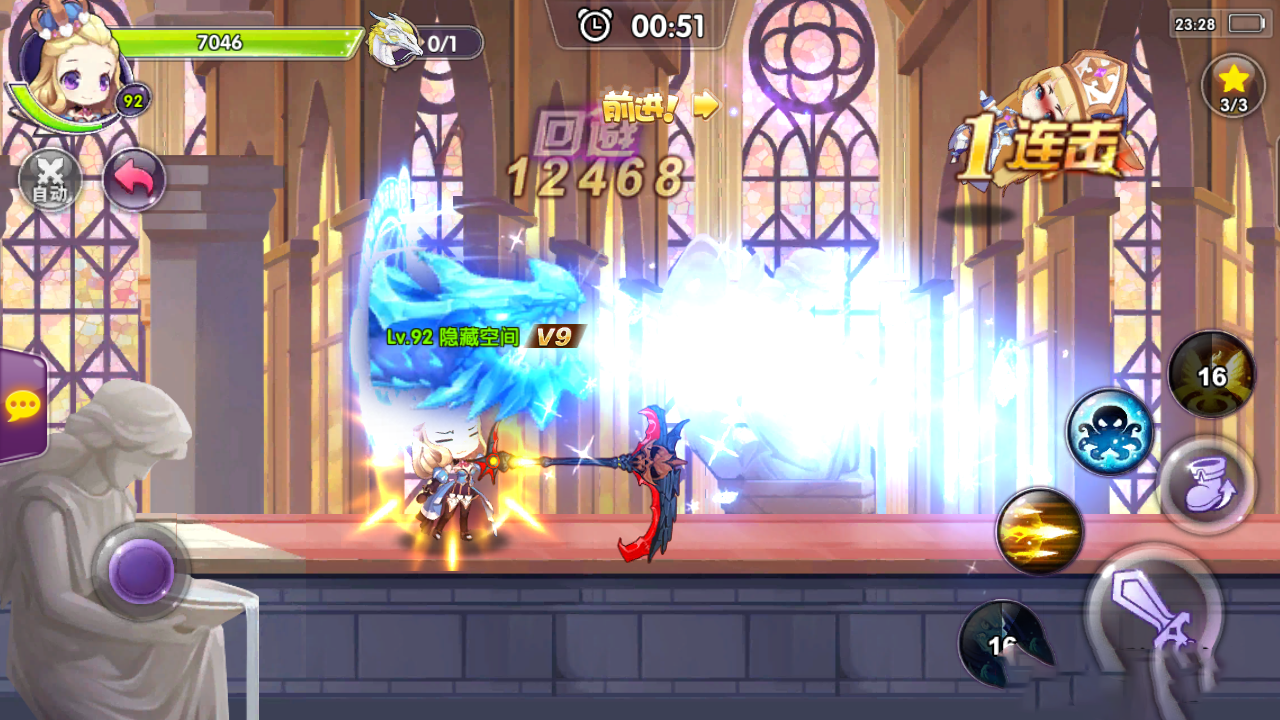Viewport: 1280px width, 720px height.
Task: Select the golden wings skill on cooldown
Action: click(x=1211, y=374)
